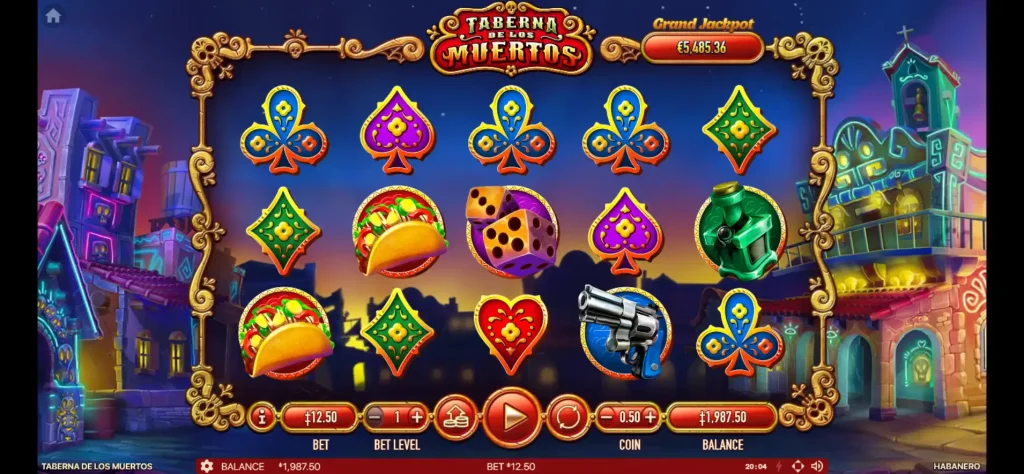Image resolution: width=1024 pixels, height=474 pixels.
Task: Toggle sound with the speaker icon
Action: (x=817, y=466)
